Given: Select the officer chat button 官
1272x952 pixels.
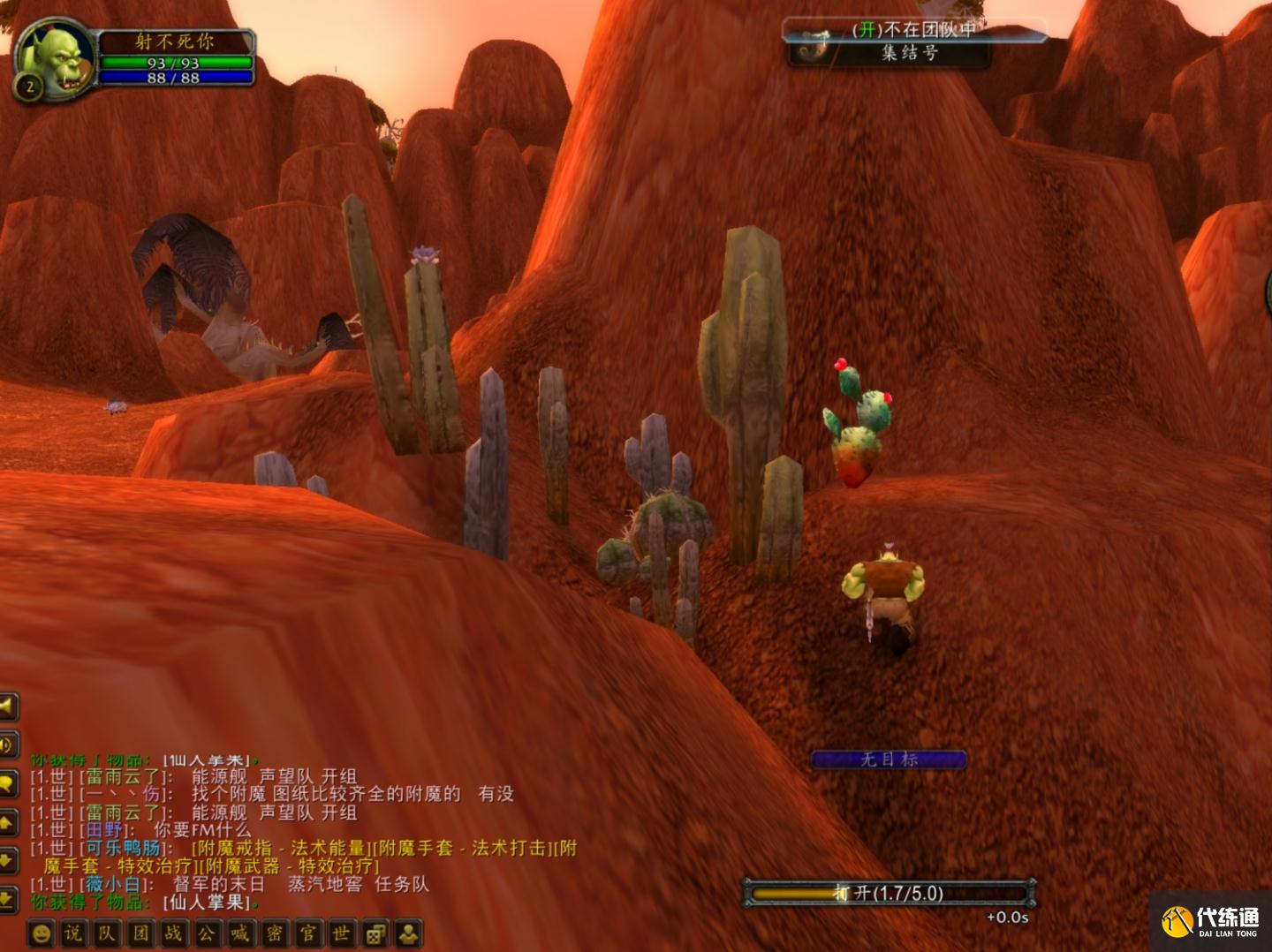Looking at the screenshot, I should coord(308,933).
